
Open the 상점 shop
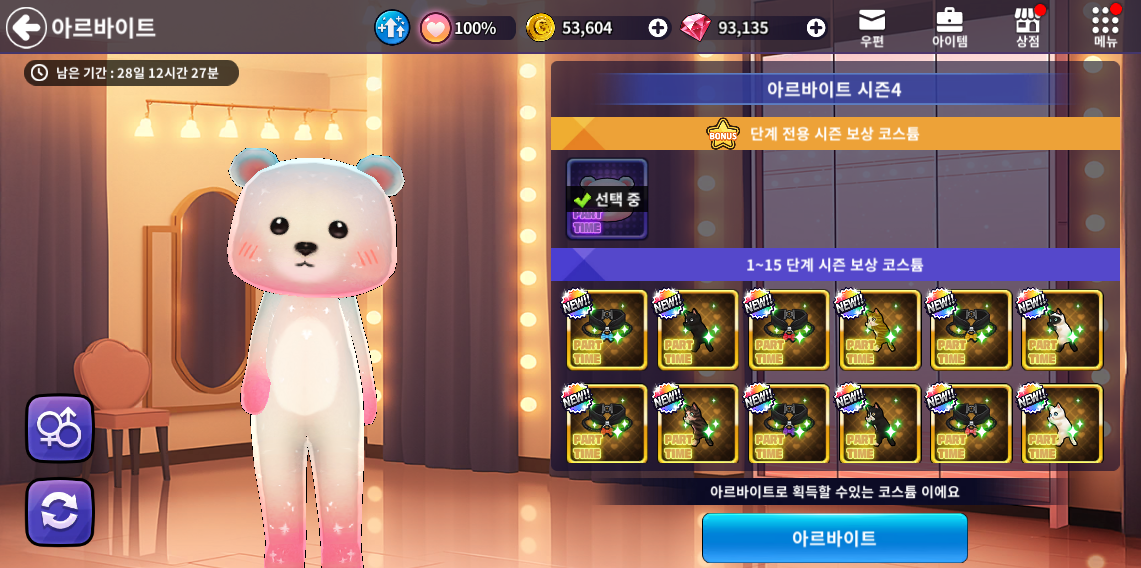1027,27
